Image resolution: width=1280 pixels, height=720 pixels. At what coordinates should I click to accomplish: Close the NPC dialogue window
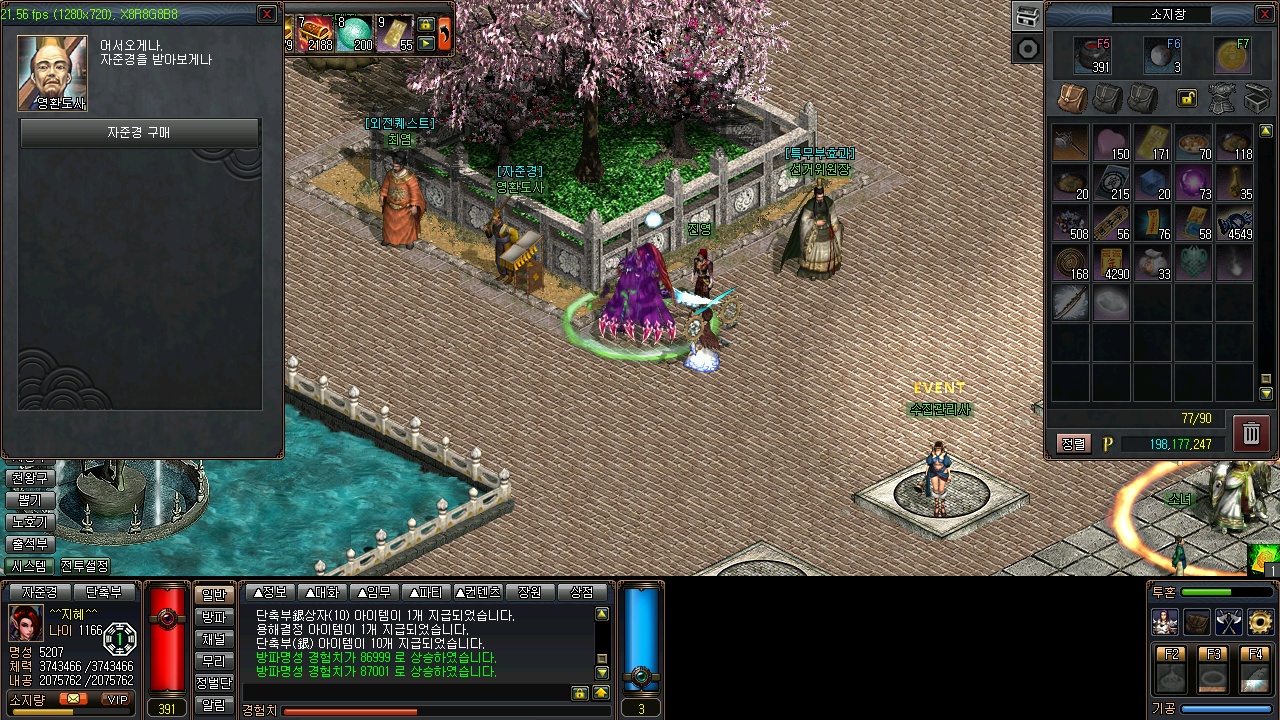click(x=267, y=14)
